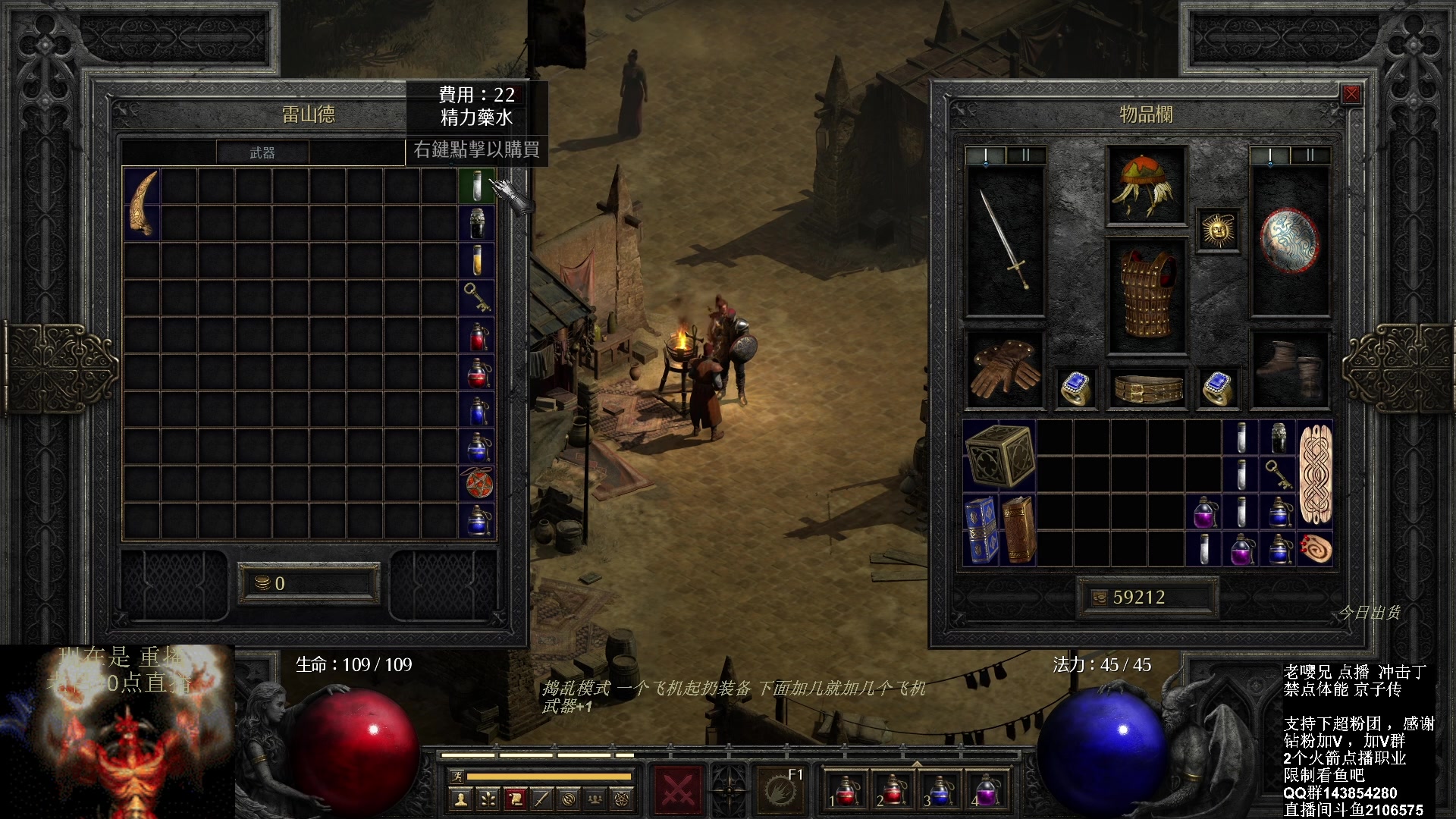Select the yellow potion in the vendor's stock

(x=477, y=260)
